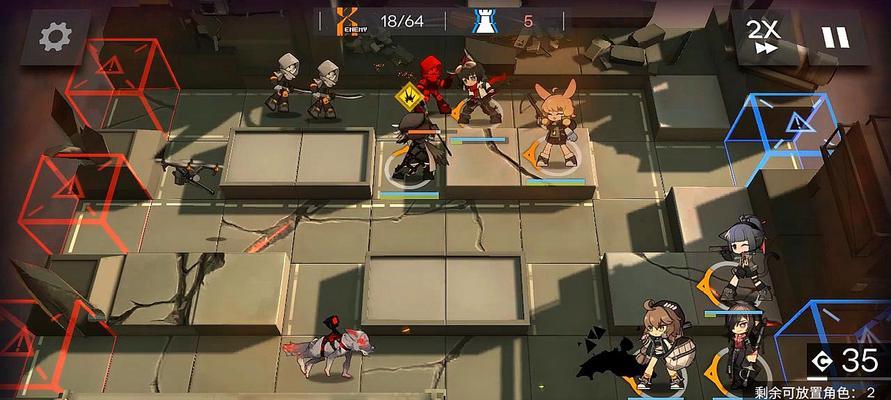Pause the battle
This screenshot has height=400, width=891.
830,37
